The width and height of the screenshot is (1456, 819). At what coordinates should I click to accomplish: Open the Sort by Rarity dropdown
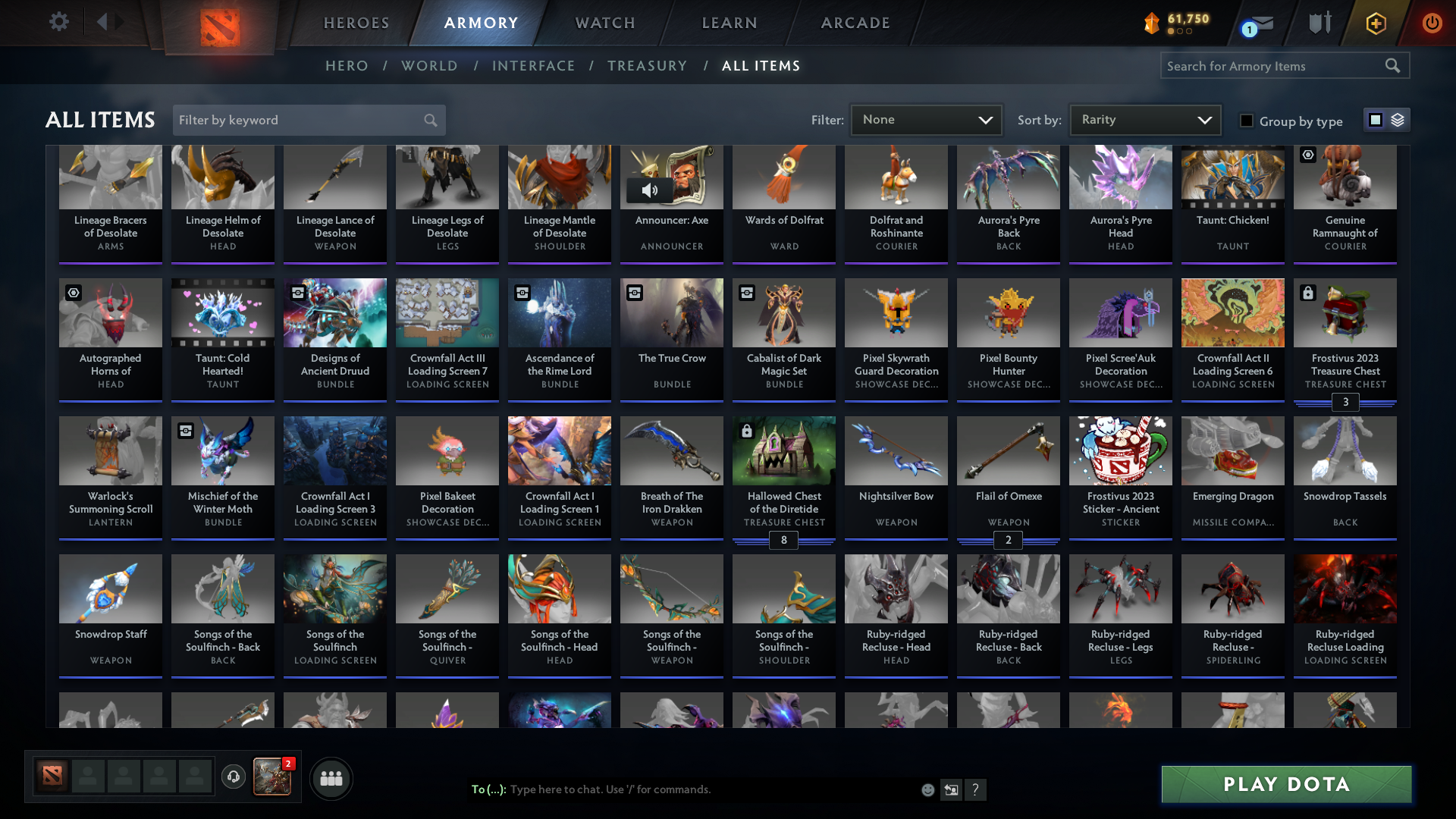(1144, 119)
